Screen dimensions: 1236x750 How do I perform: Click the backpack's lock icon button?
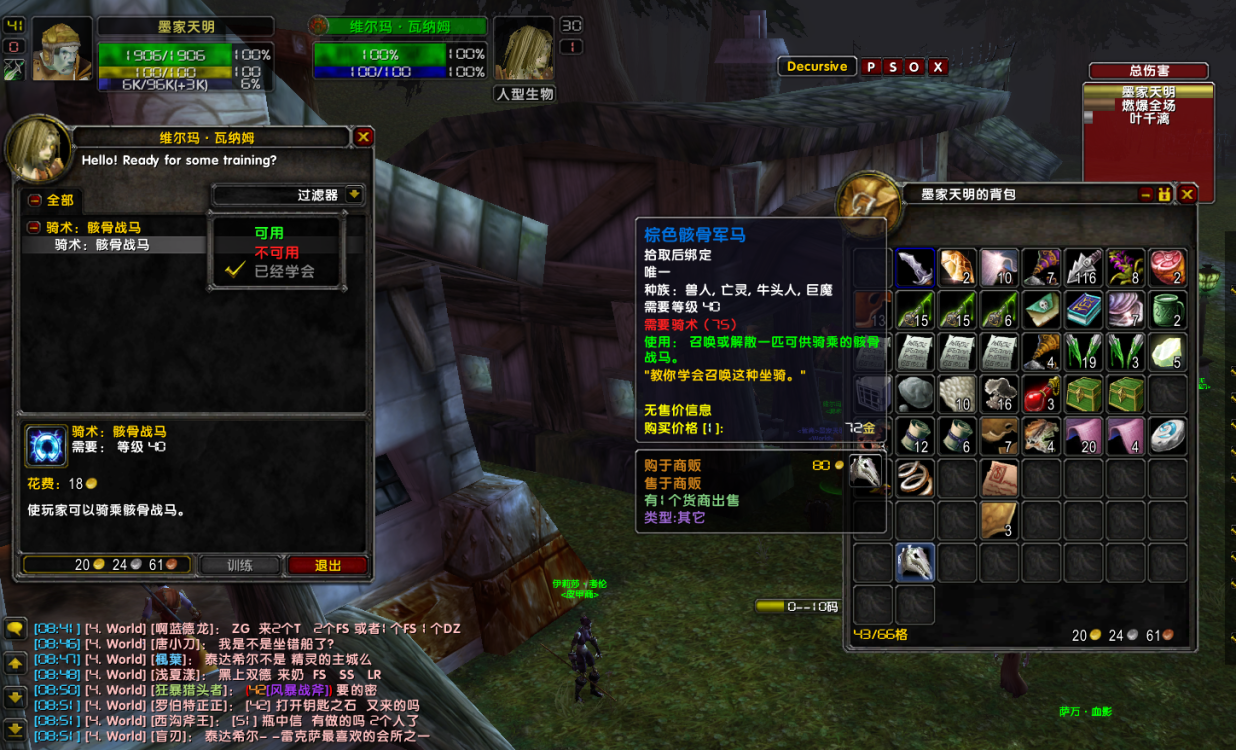click(x=1165, y=194)
